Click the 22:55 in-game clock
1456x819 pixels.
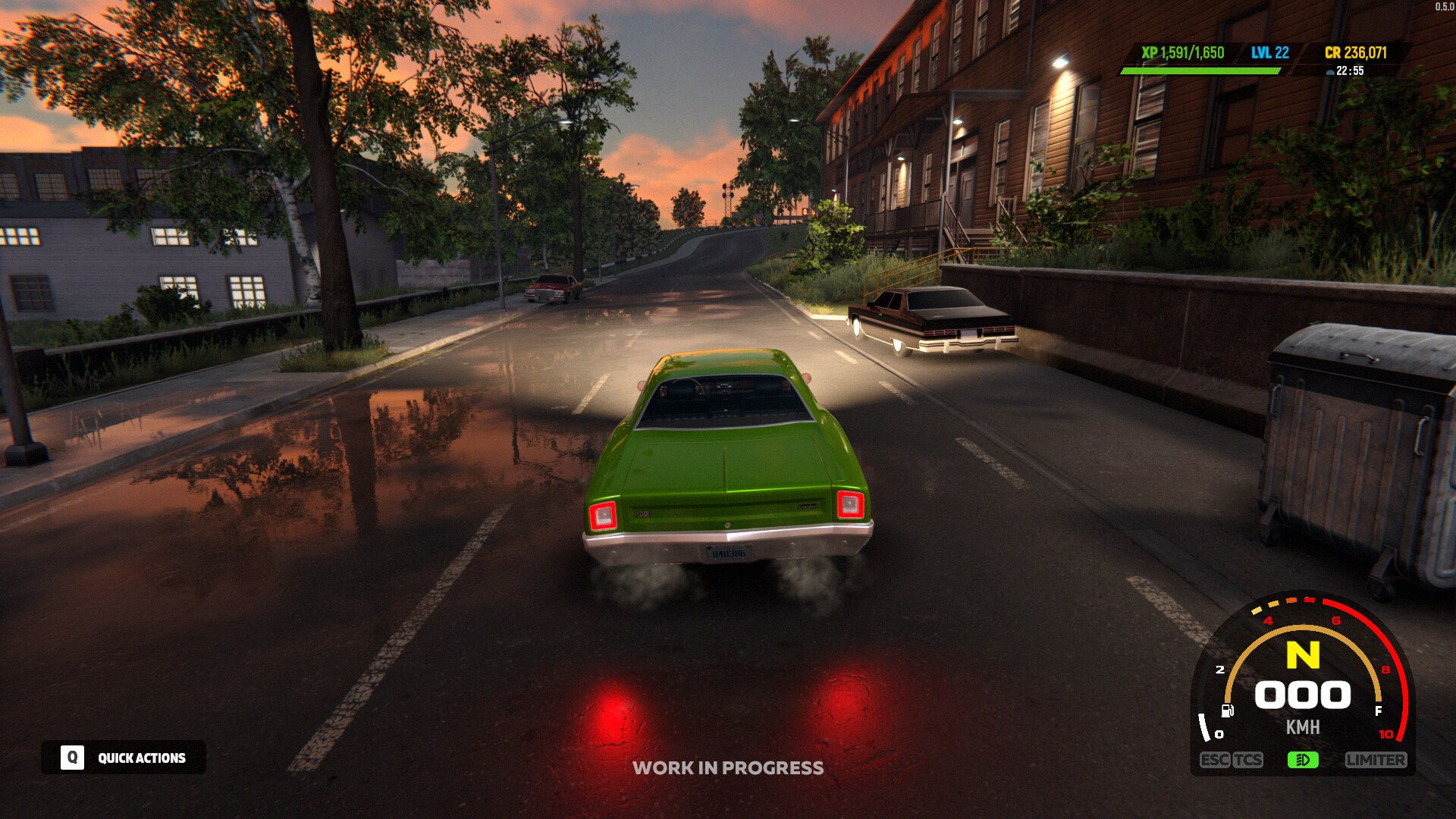1351,72
